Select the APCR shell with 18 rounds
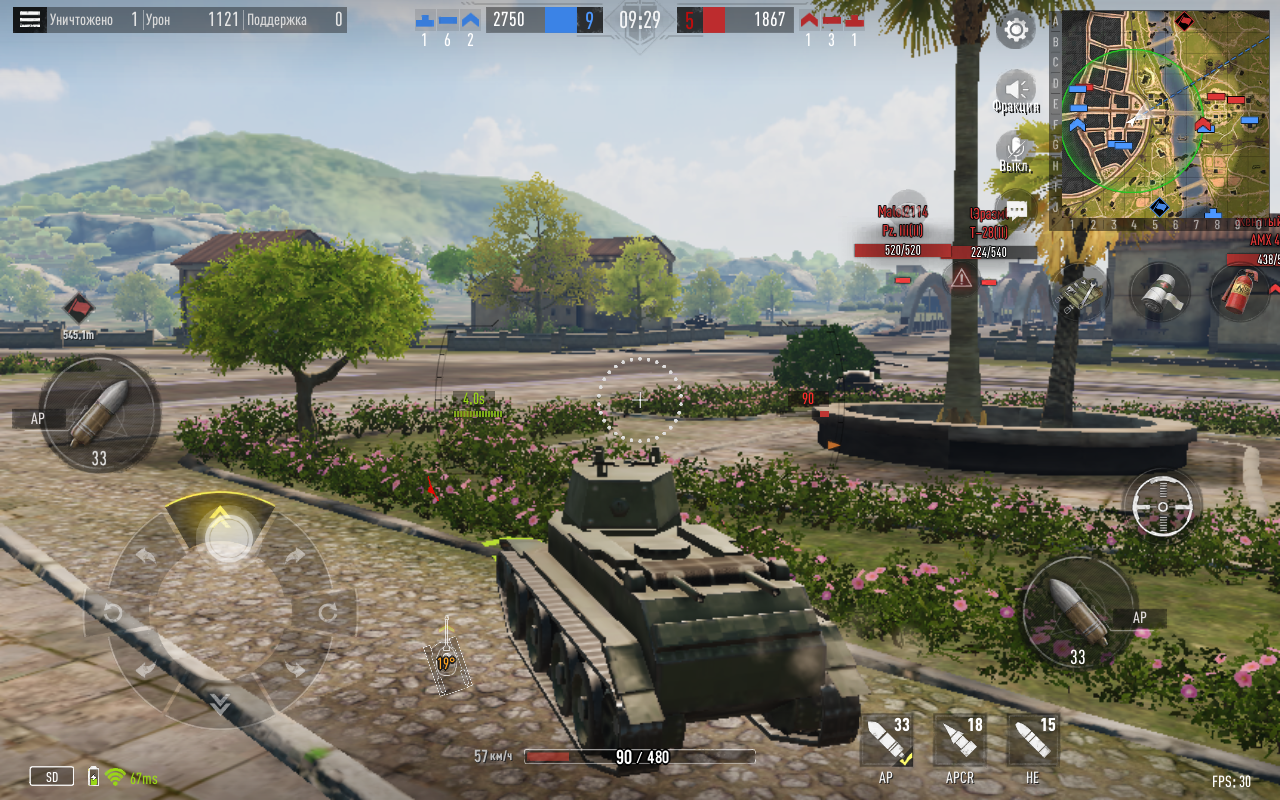Viewport: 1280px width, 800px height. click(x=960, y=745)
